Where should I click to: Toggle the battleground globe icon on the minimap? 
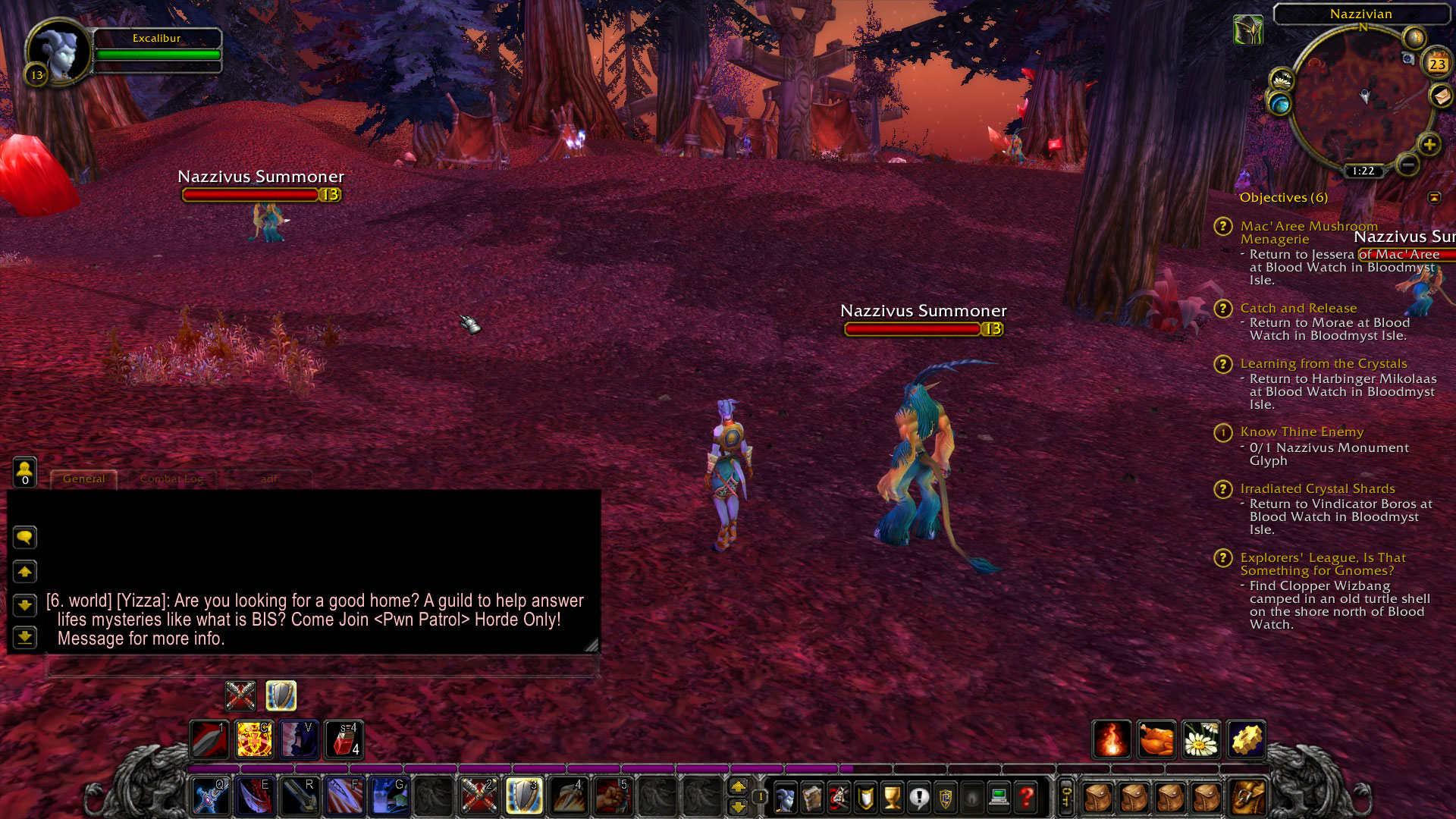click(1279, 105)
